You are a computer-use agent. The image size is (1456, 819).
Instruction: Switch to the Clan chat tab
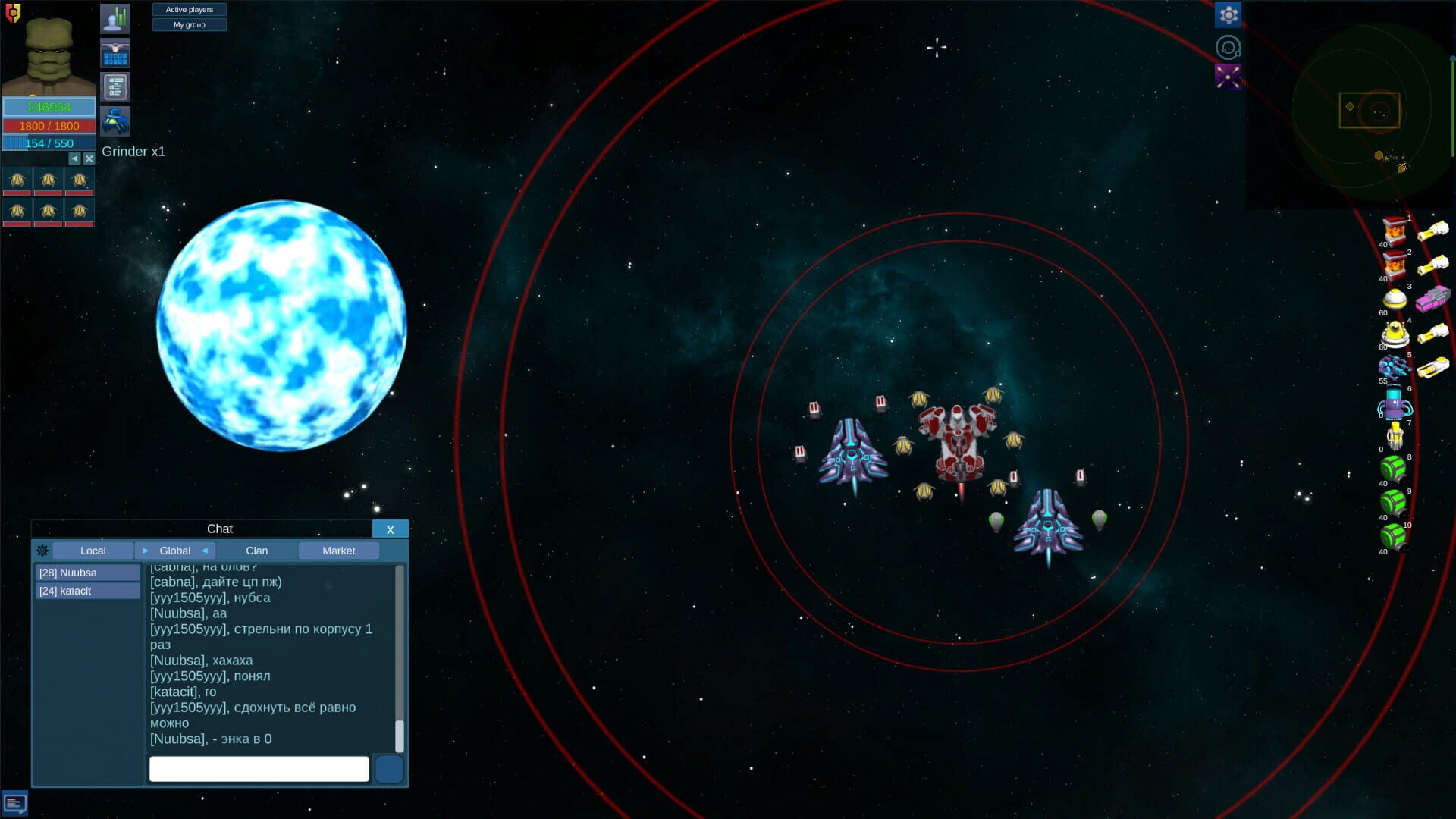point(256,551)
